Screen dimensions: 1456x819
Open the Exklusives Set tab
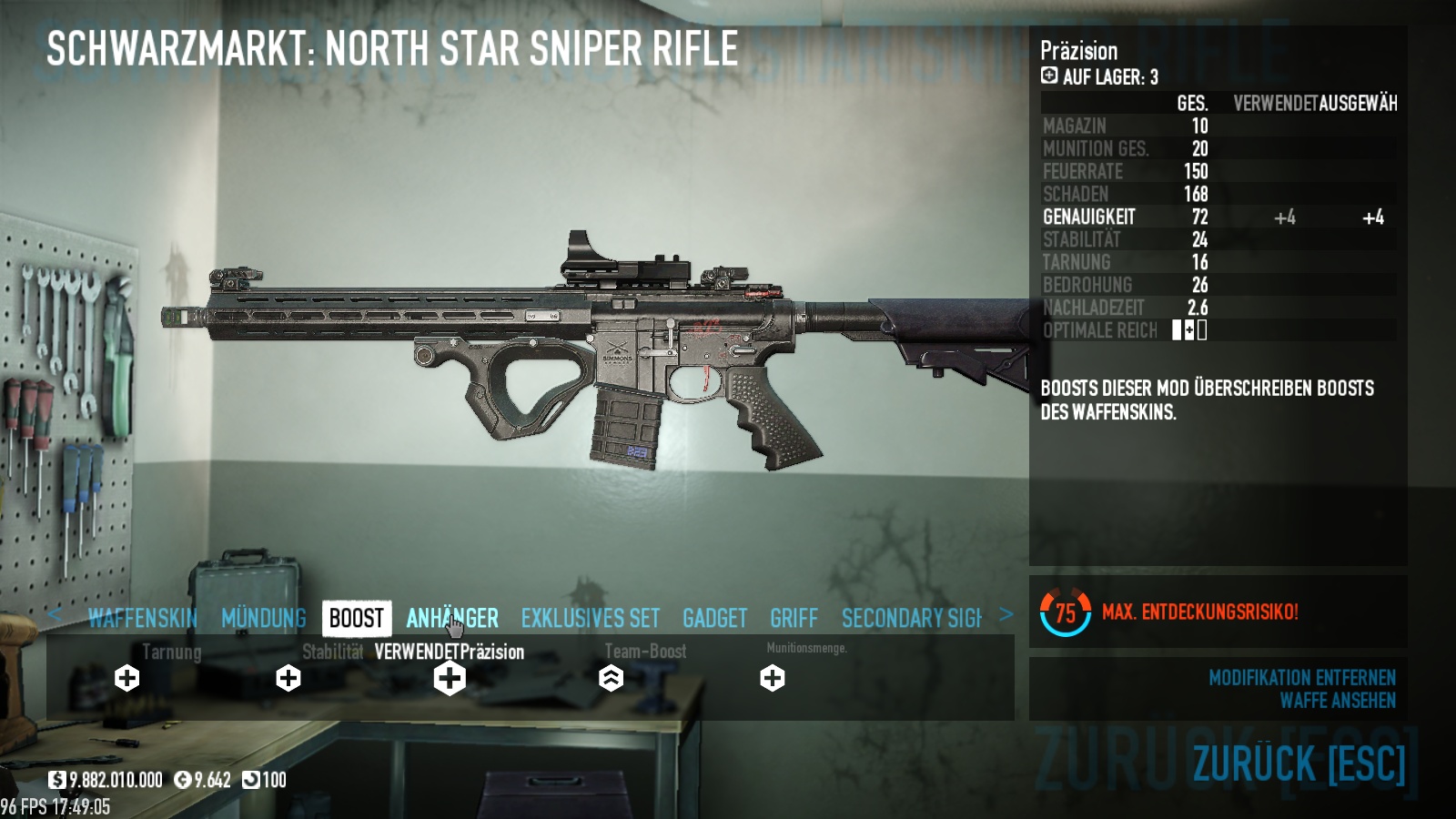point(590,619)
